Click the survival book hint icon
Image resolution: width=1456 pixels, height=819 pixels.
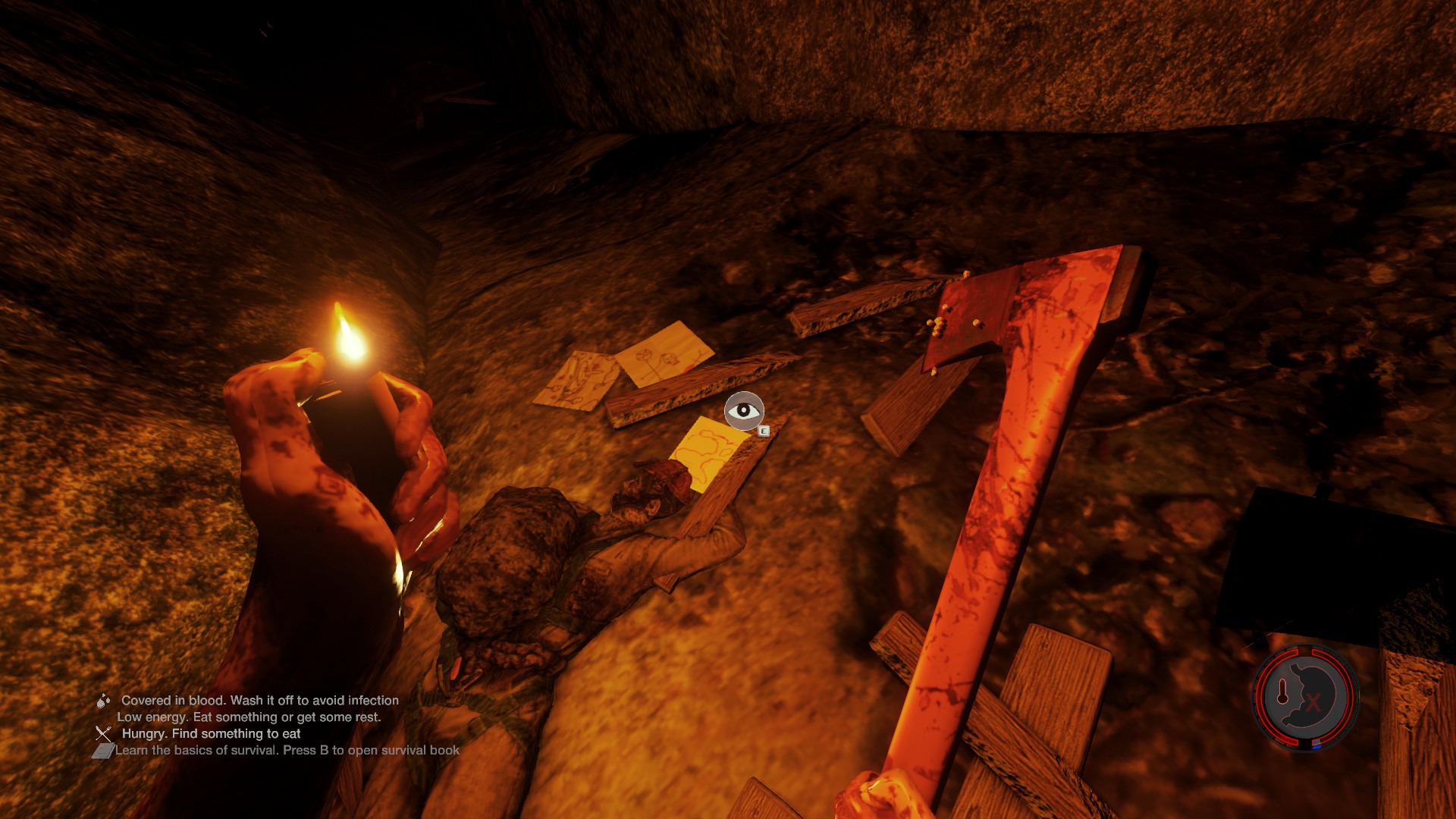click(x=102, y=751)
